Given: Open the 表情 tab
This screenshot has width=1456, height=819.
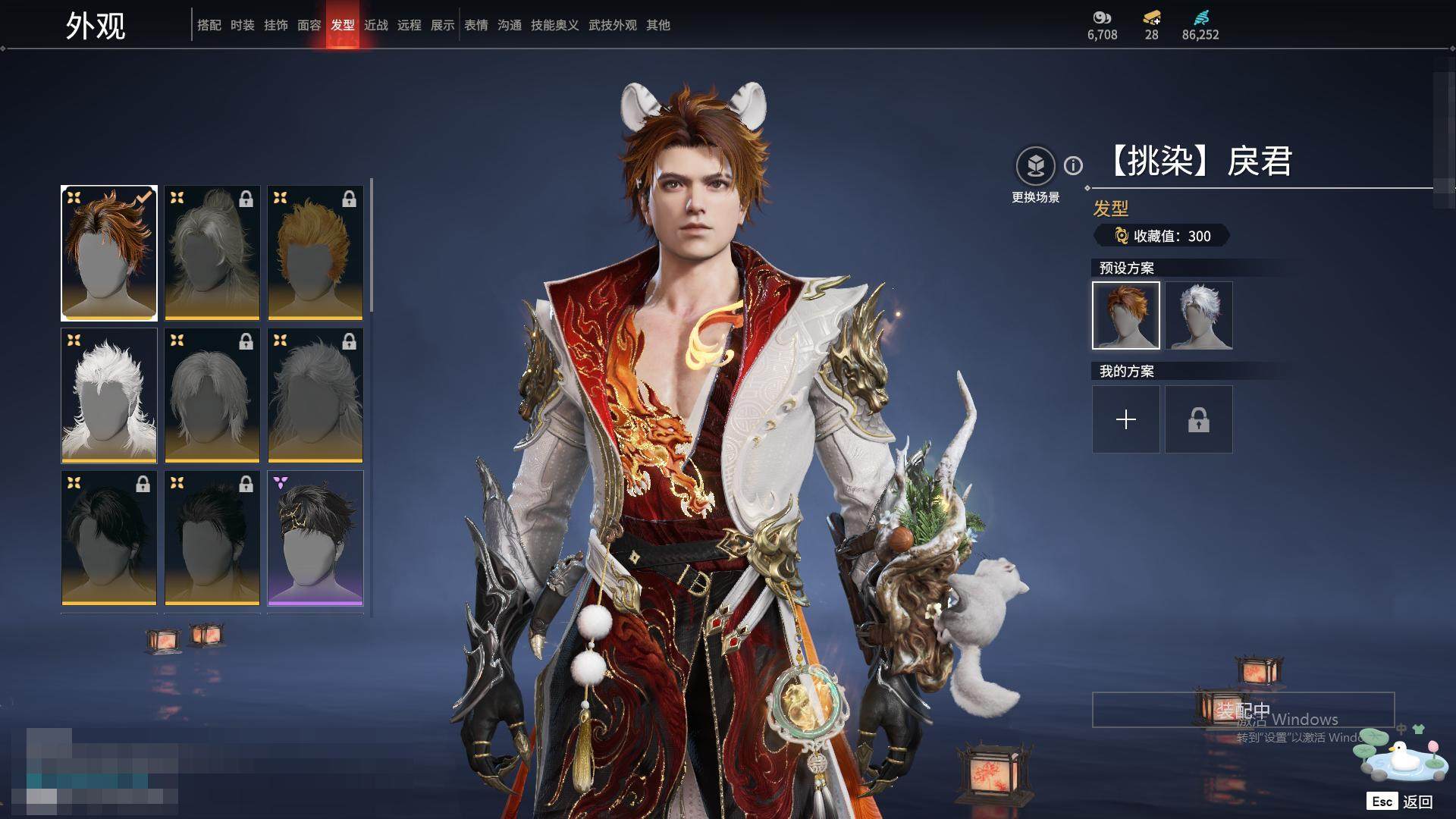Looking at the screenshot, I should (x=475, y=25).
